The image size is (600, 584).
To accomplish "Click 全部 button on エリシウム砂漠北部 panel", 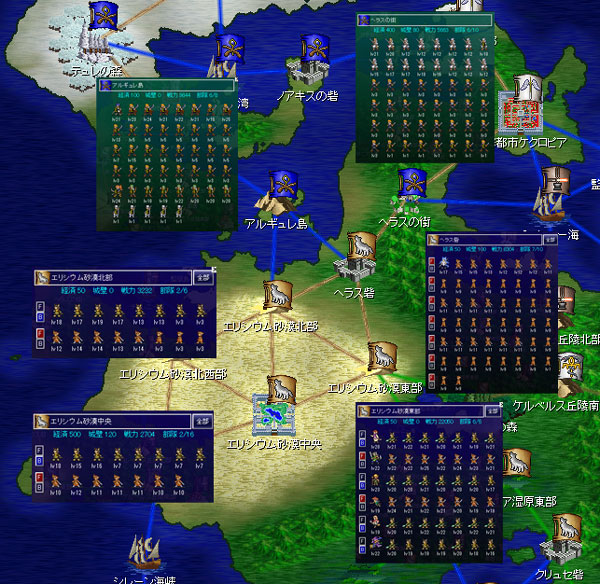I will [x=202, y=277].
